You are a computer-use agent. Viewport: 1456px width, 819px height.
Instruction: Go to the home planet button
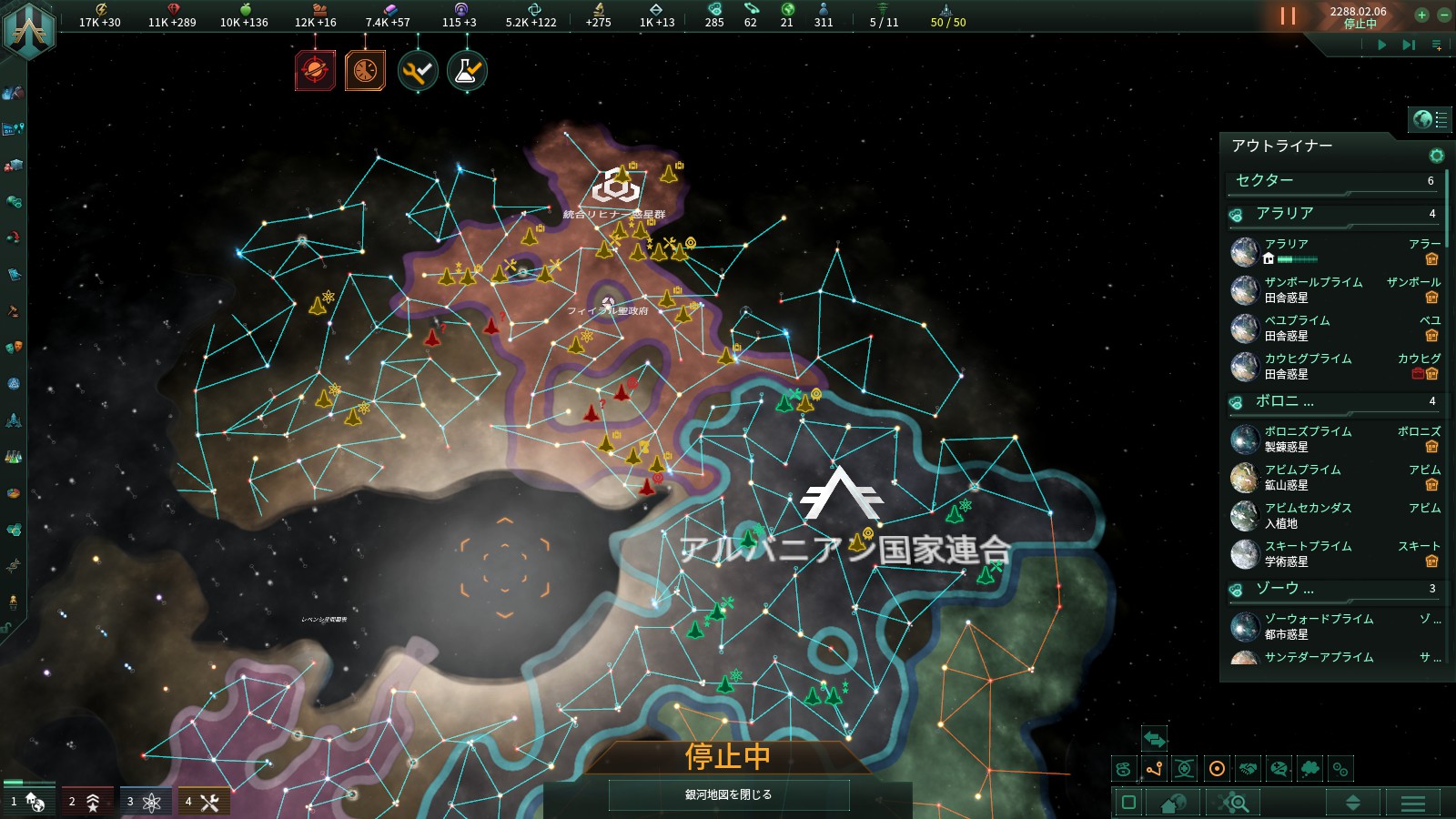point(1173,803)
